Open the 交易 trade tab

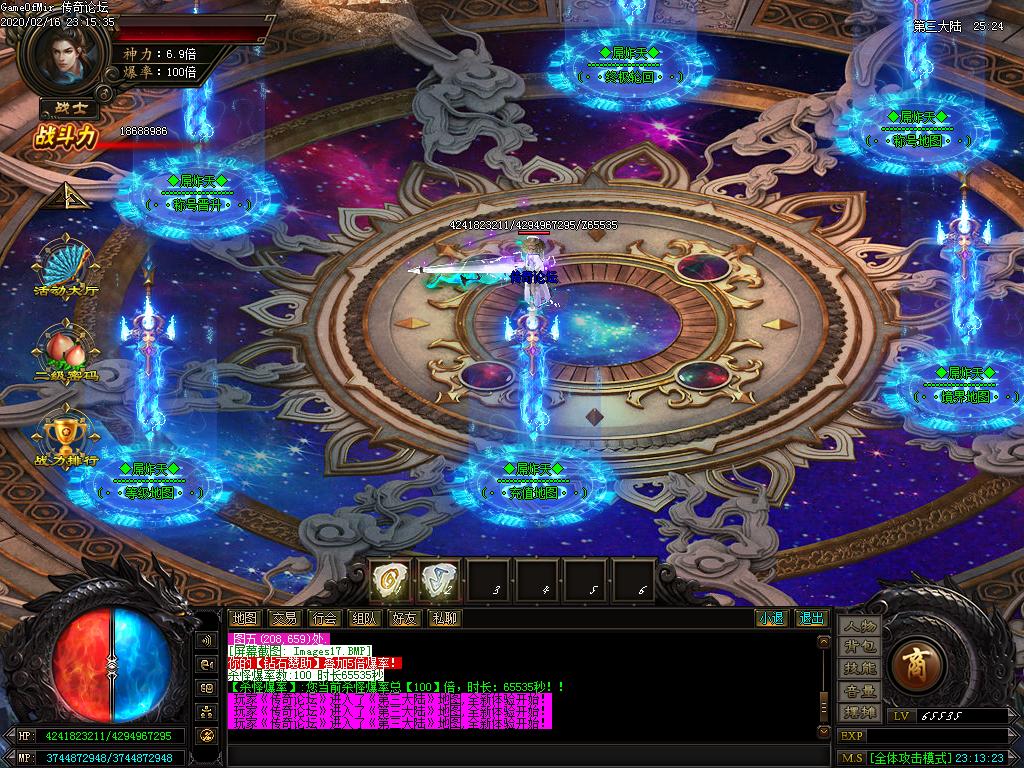(x=284, y=619)
